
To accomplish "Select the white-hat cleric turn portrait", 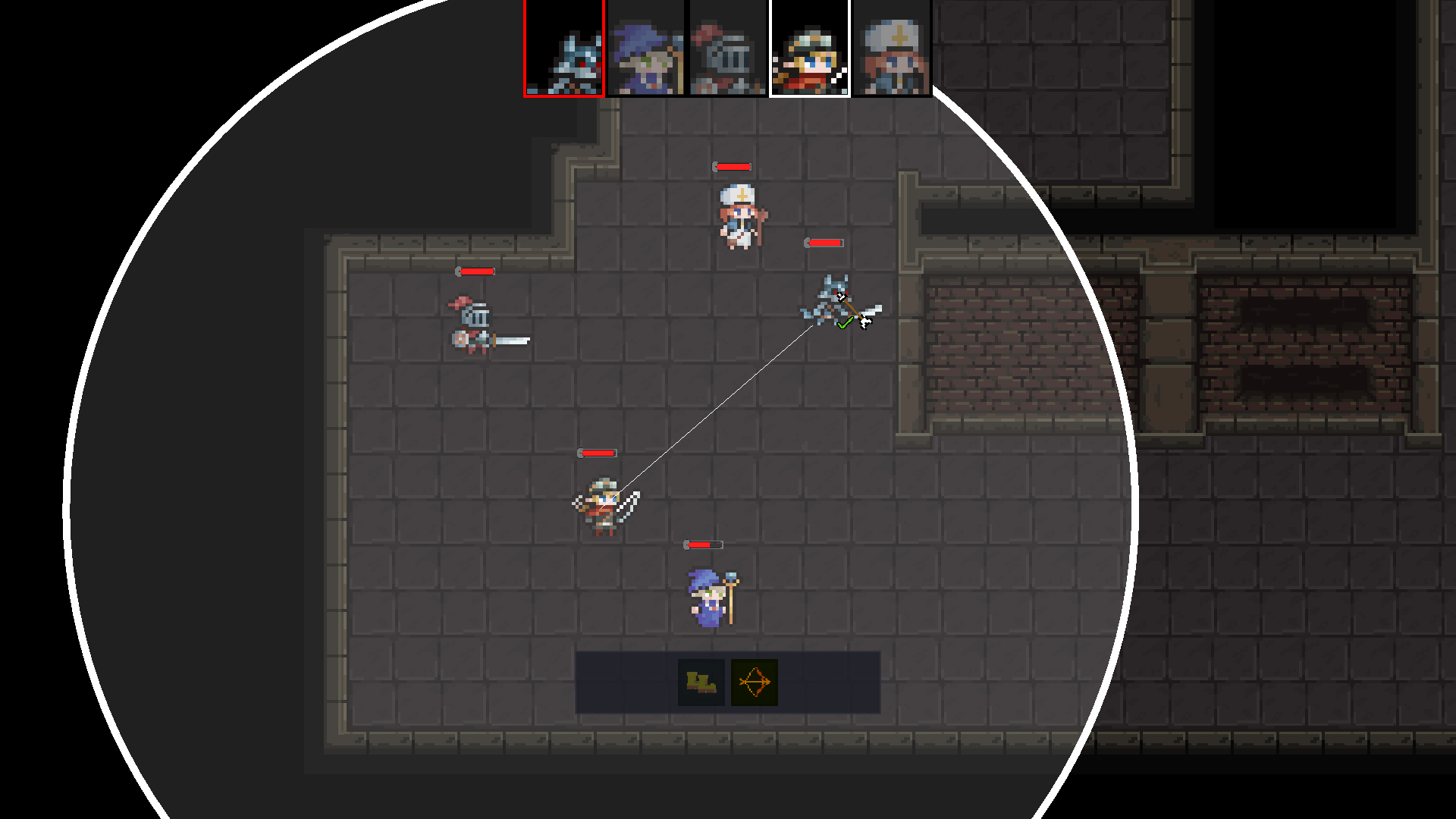I will 892,49.
